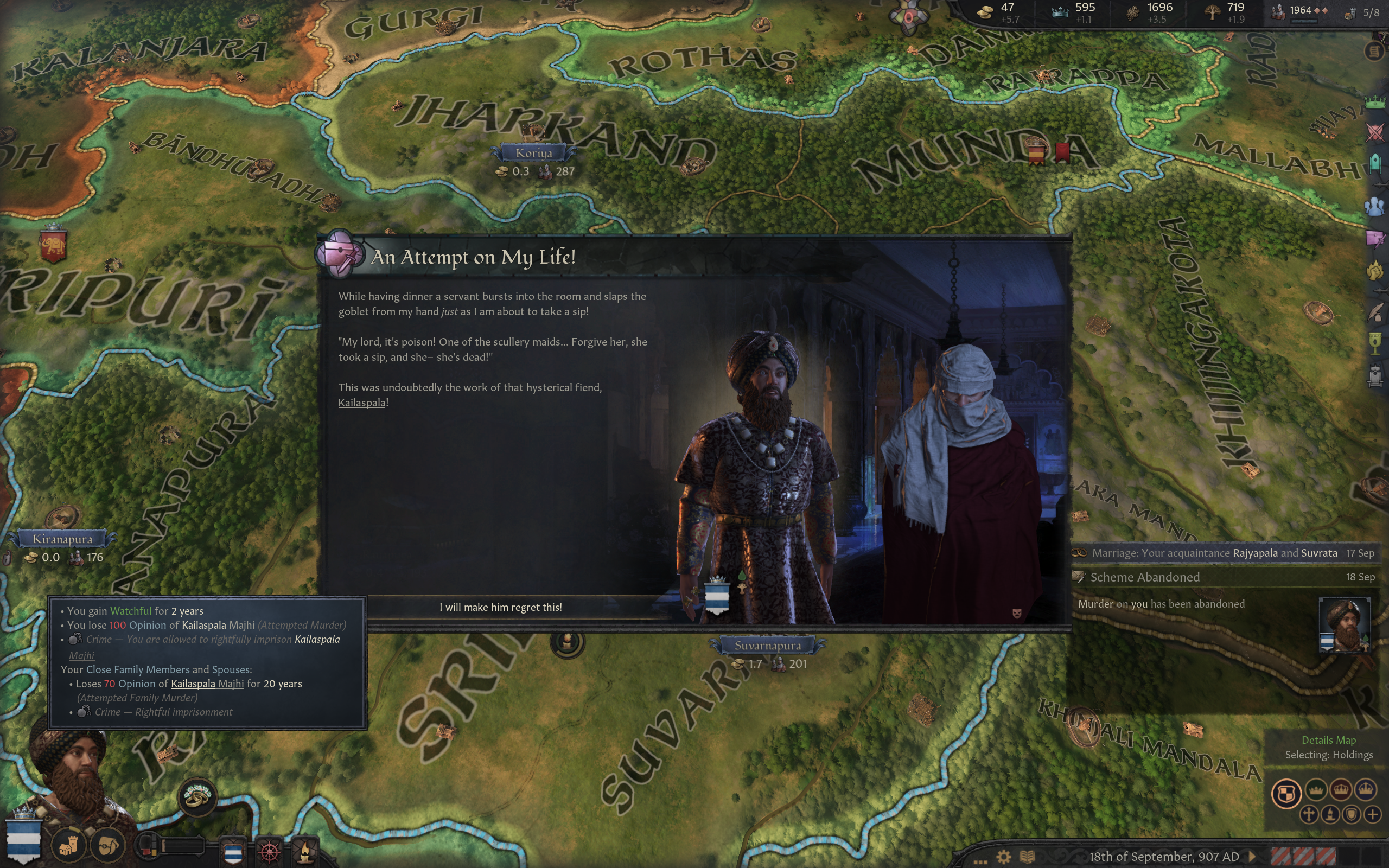This screenshot has height=868, width=1389.
Task: Open the Decisions menu with quill and inkpot
Action: click(1375, 313)
